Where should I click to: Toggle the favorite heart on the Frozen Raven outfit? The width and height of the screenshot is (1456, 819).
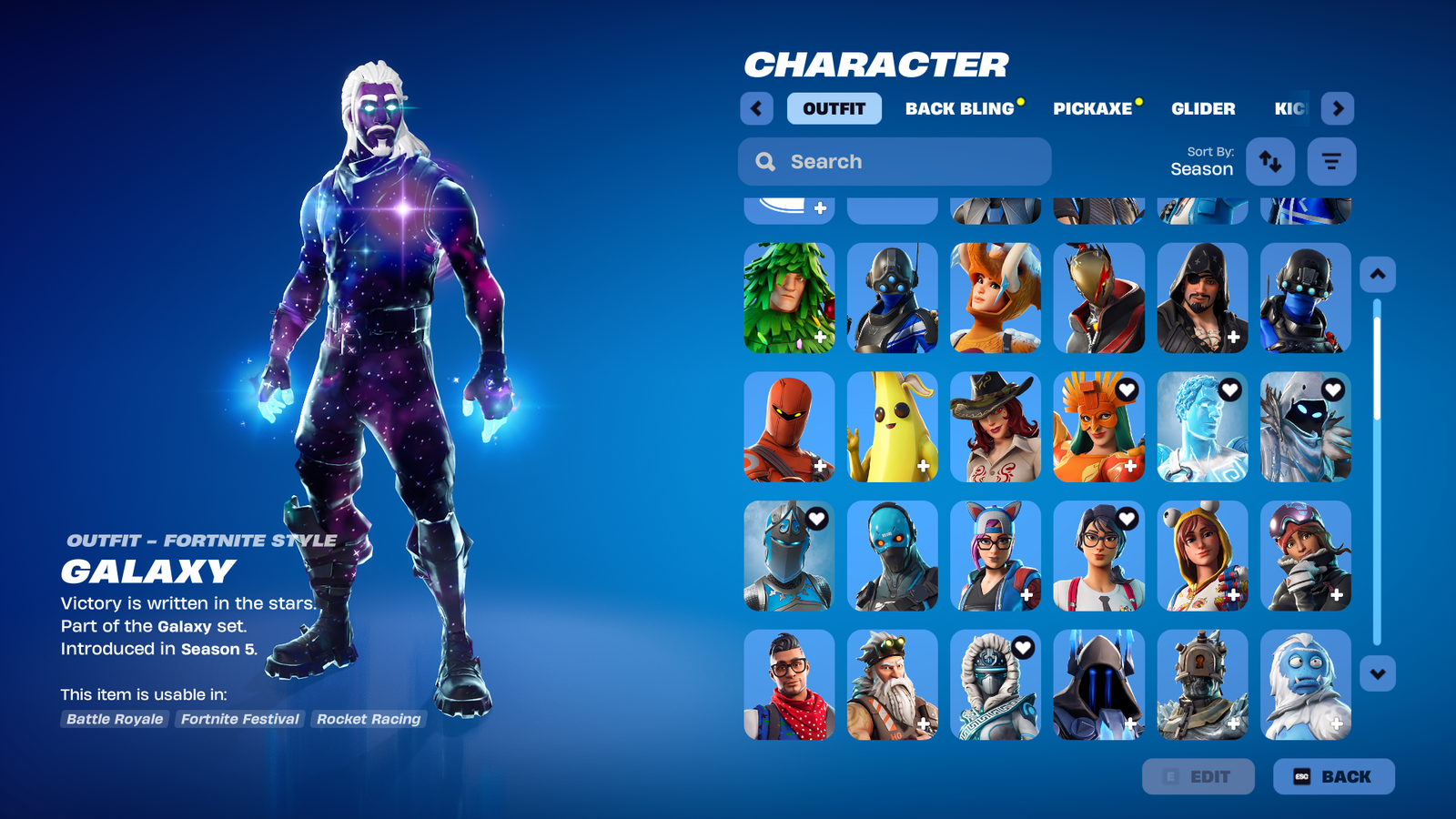tap(1333, 390)
